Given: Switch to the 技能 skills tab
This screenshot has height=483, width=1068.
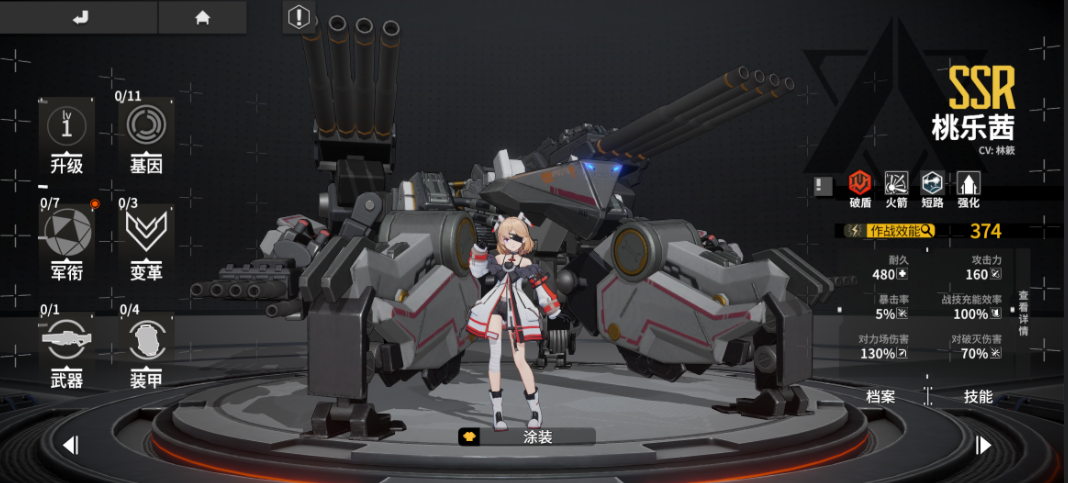Looking at the screenshot, I should click(x=977, y=397).
